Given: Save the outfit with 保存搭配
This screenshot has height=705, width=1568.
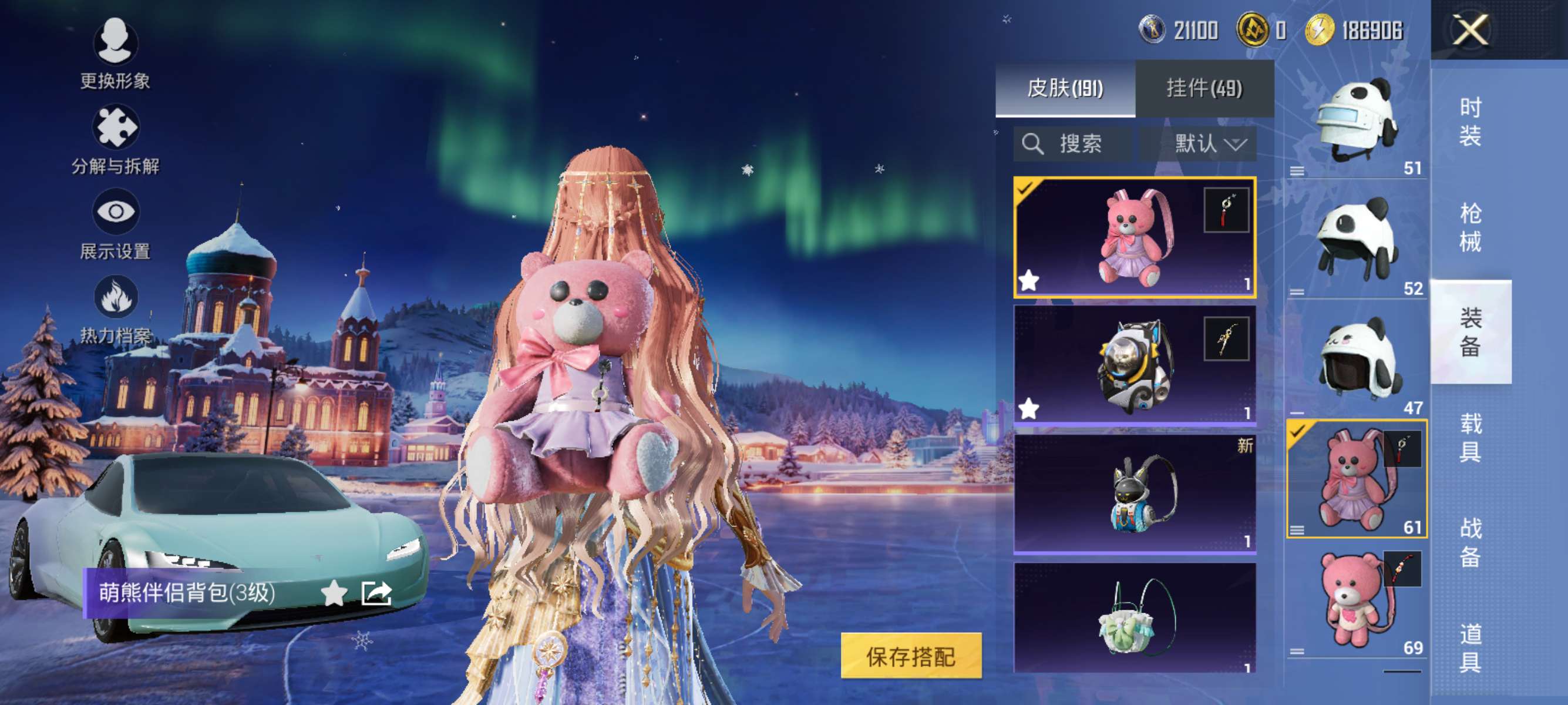Looking at the screenshot, I should pos(911,656).
